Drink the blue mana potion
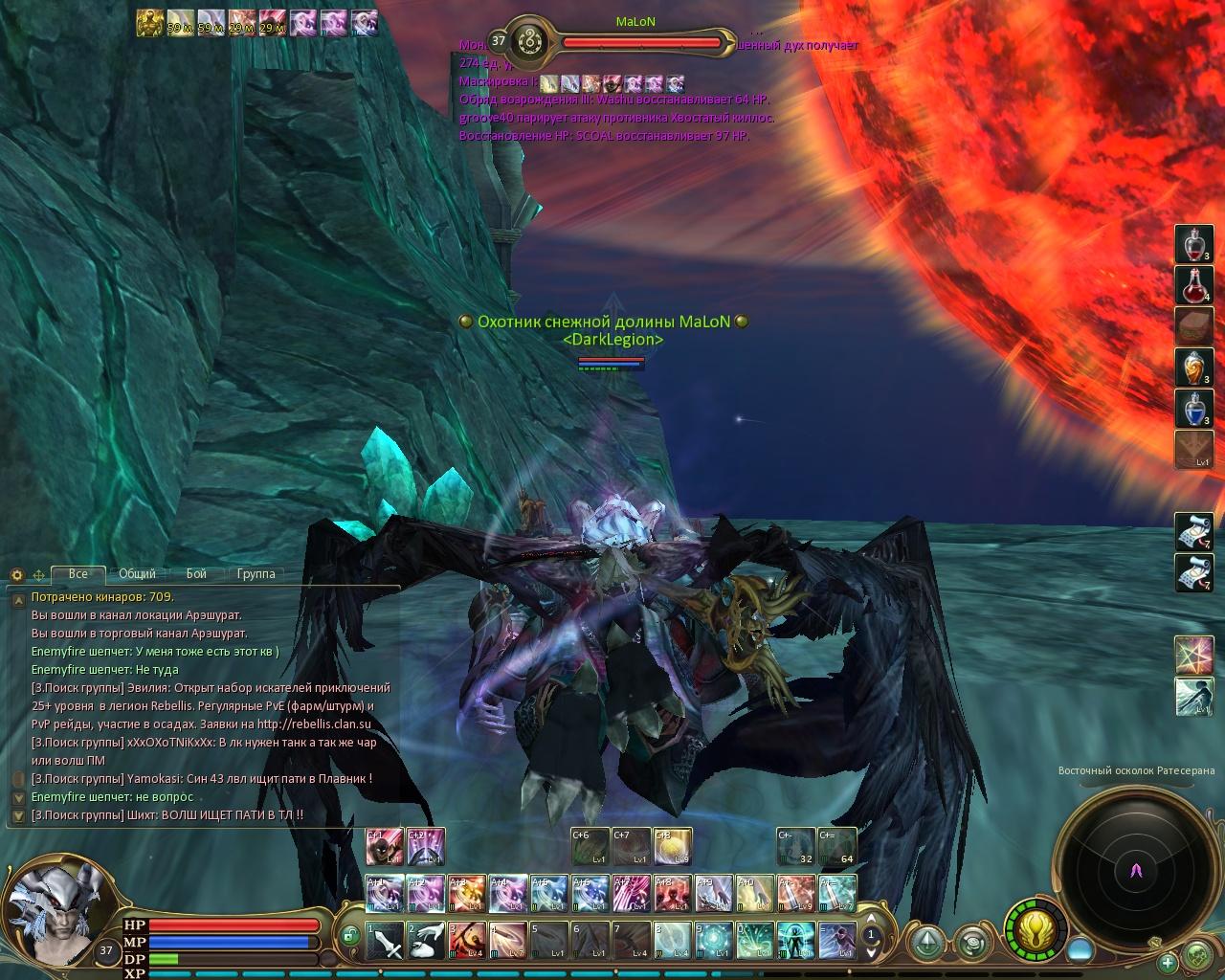The height and width of the screenshot is (980, 1225). point(1193,408)
